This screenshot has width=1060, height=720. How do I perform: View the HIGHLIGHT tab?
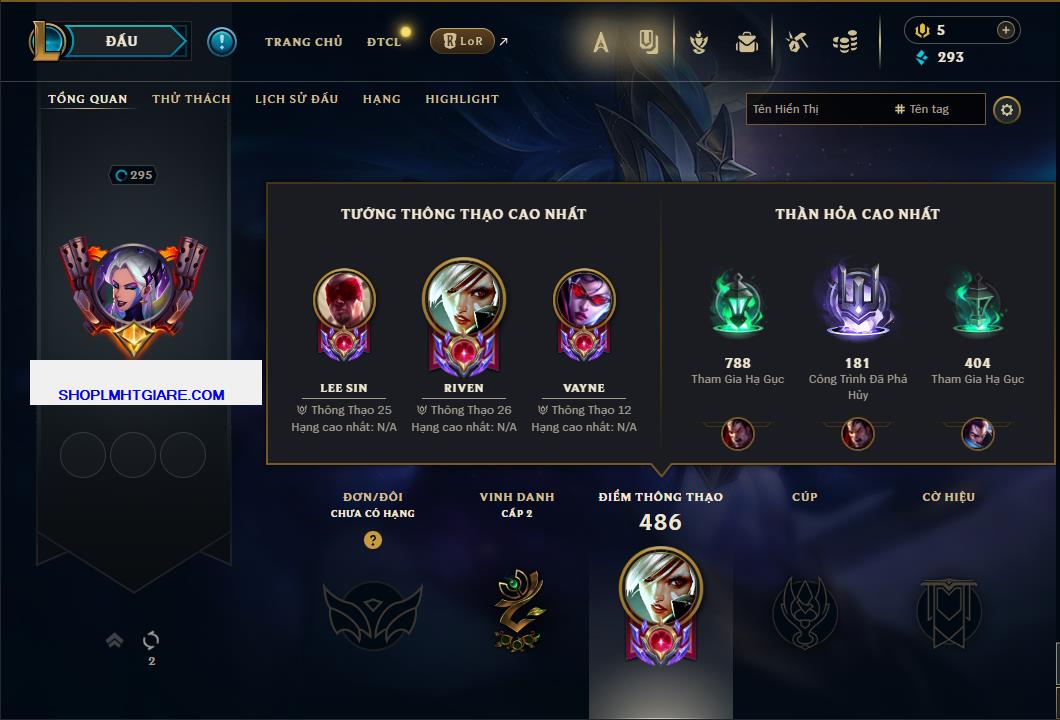click(462, 99)
